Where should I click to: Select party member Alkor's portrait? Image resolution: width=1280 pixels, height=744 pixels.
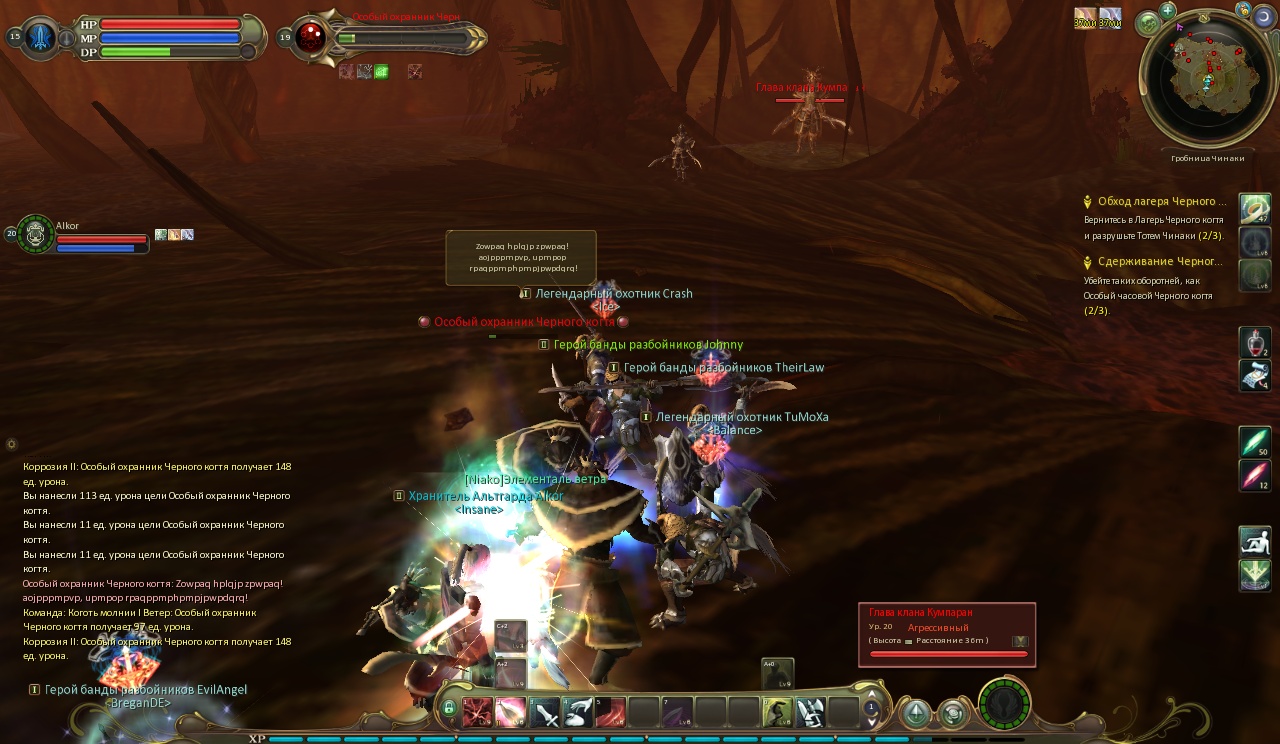(36, 234)
